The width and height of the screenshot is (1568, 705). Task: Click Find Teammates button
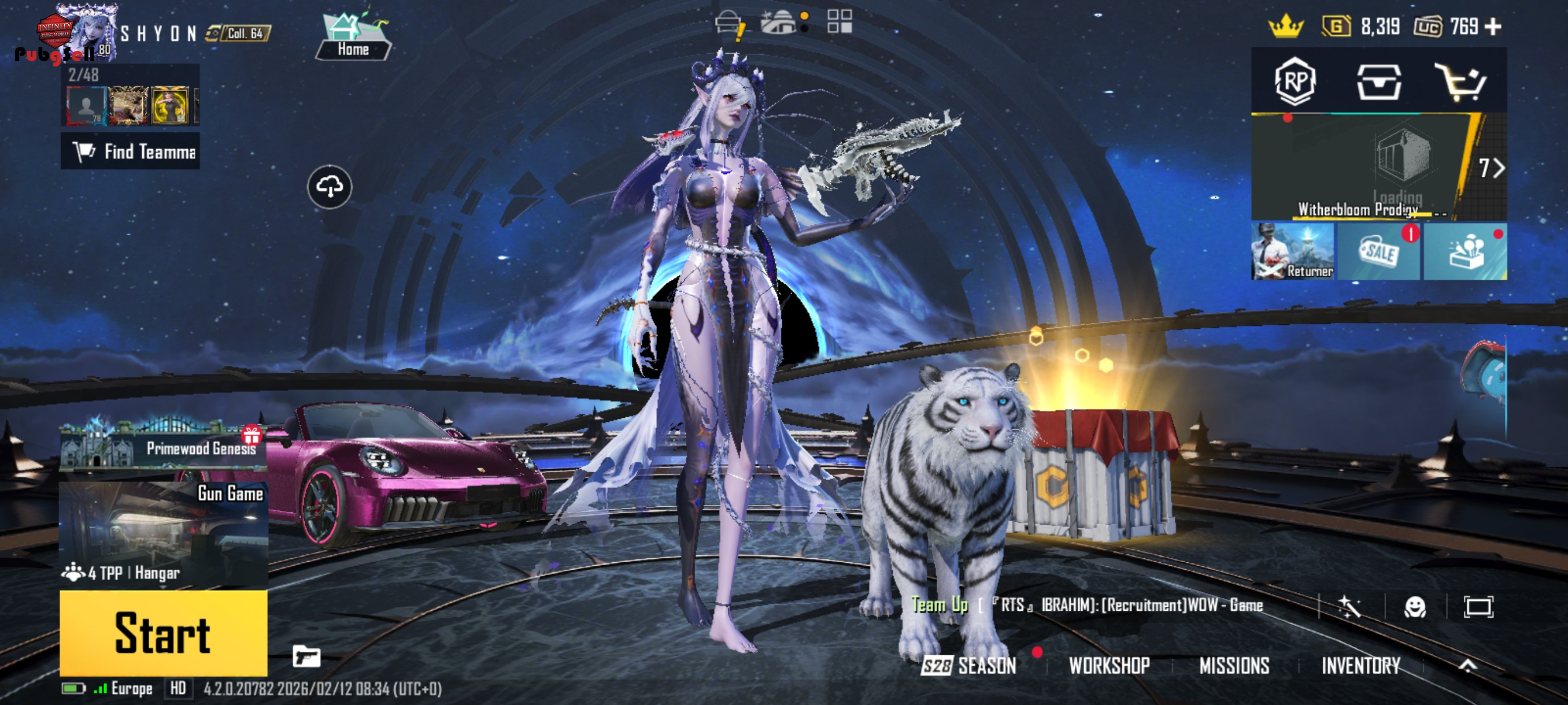point(131,151)
